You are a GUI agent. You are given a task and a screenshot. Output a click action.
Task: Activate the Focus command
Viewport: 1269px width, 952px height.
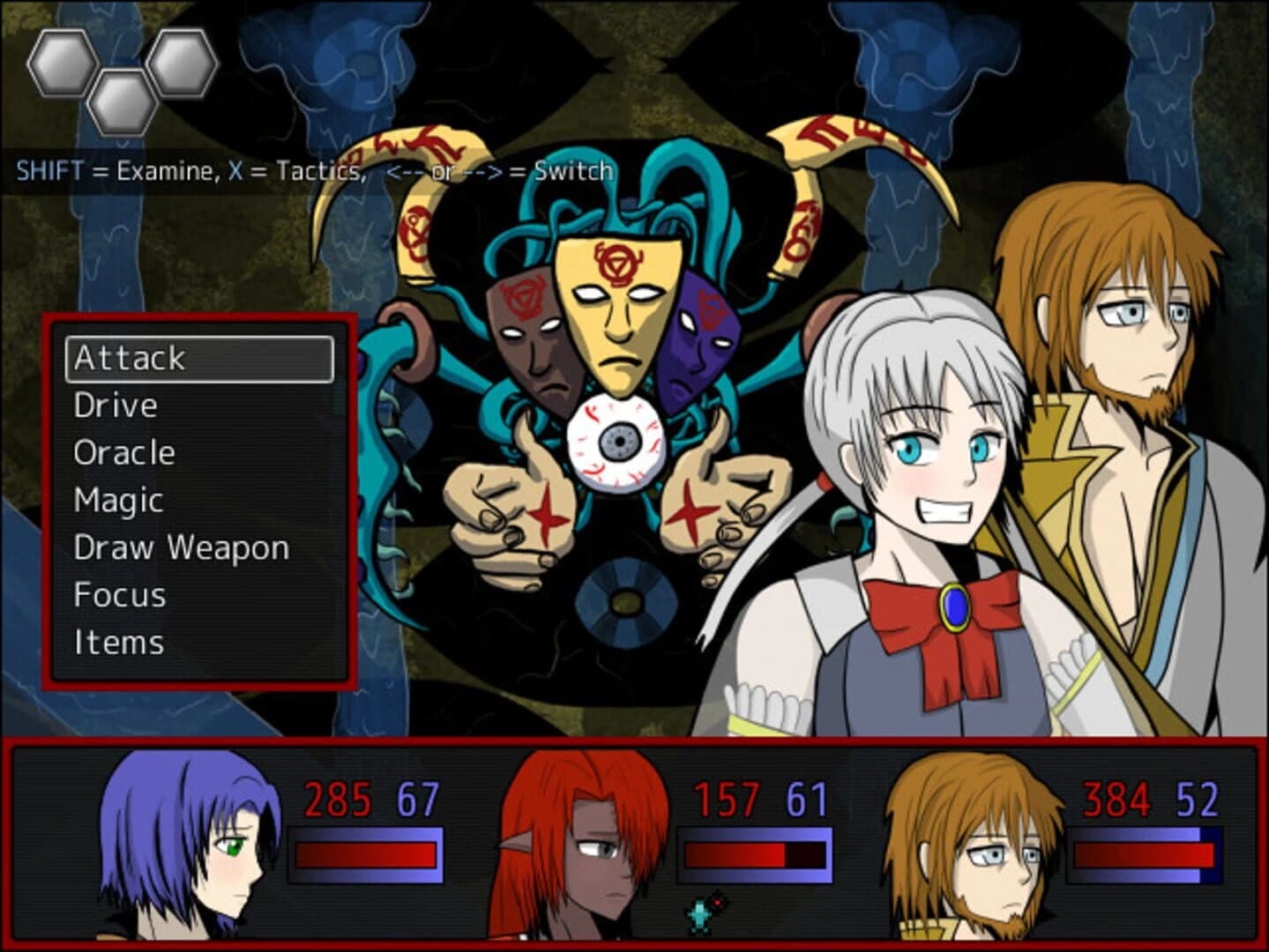click(120, 594)
